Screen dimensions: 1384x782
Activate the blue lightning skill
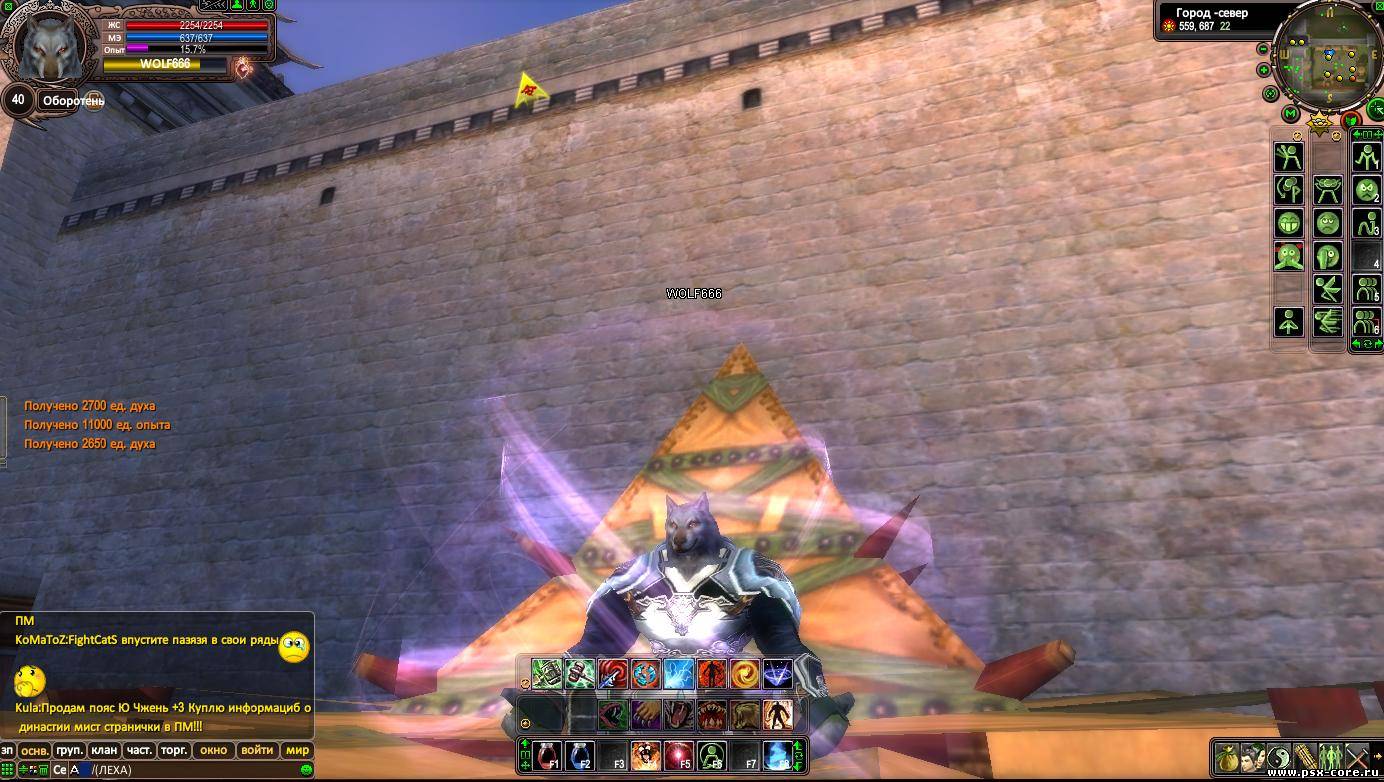[679, 674]
